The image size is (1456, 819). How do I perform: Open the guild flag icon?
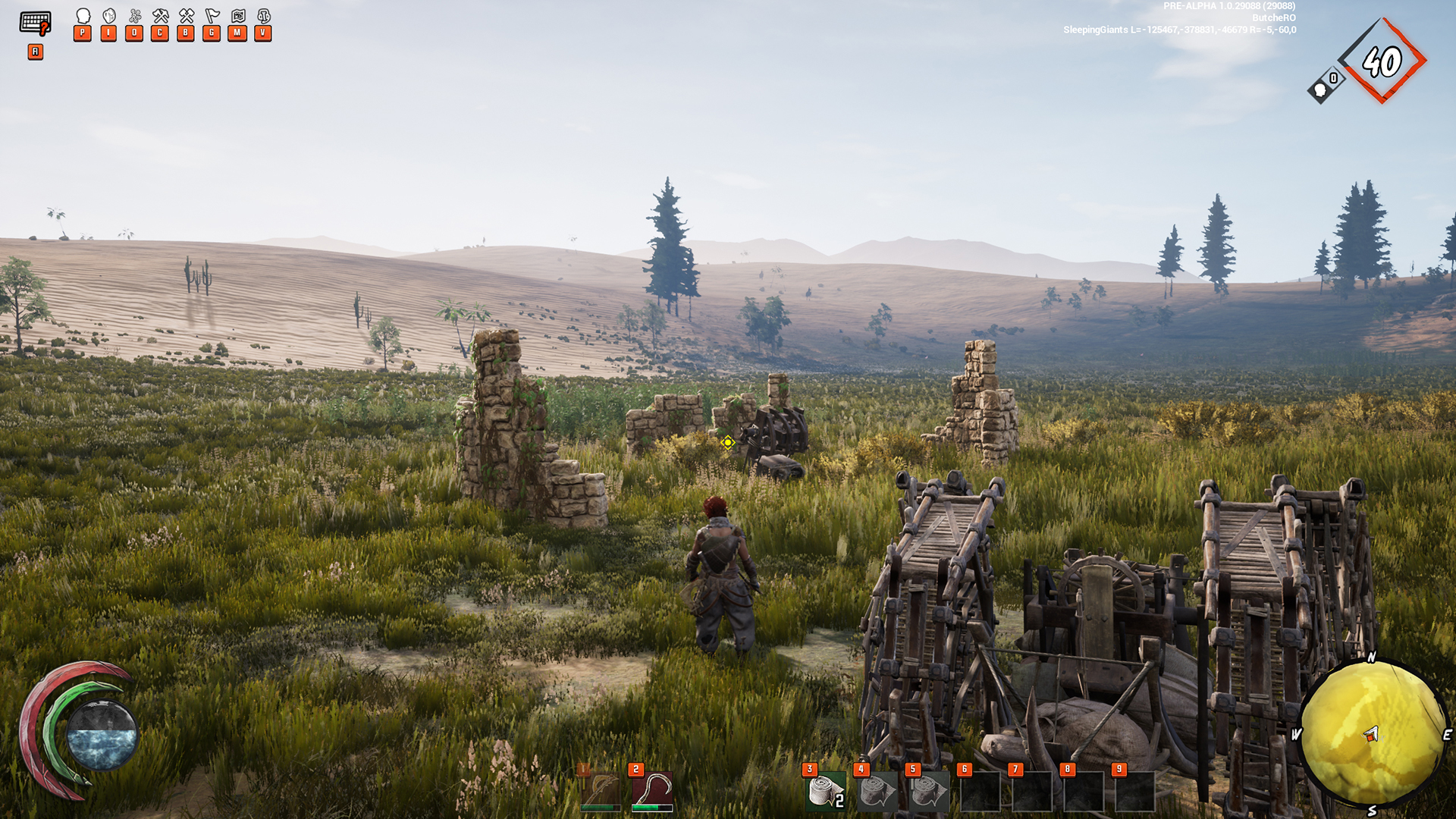pos(212,16)
